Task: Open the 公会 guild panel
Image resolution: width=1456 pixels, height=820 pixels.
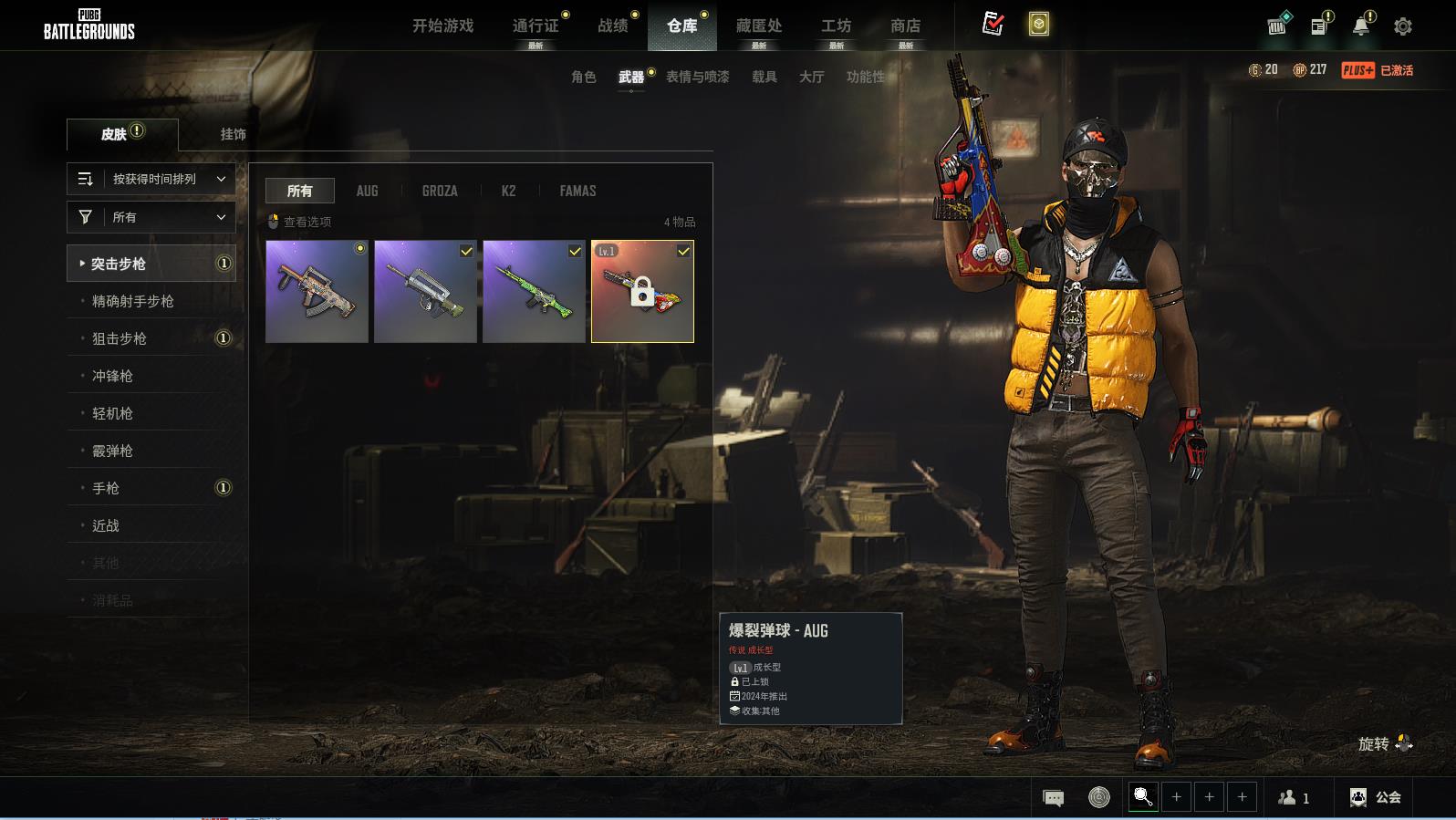Action: click(x=1376, y=797)
